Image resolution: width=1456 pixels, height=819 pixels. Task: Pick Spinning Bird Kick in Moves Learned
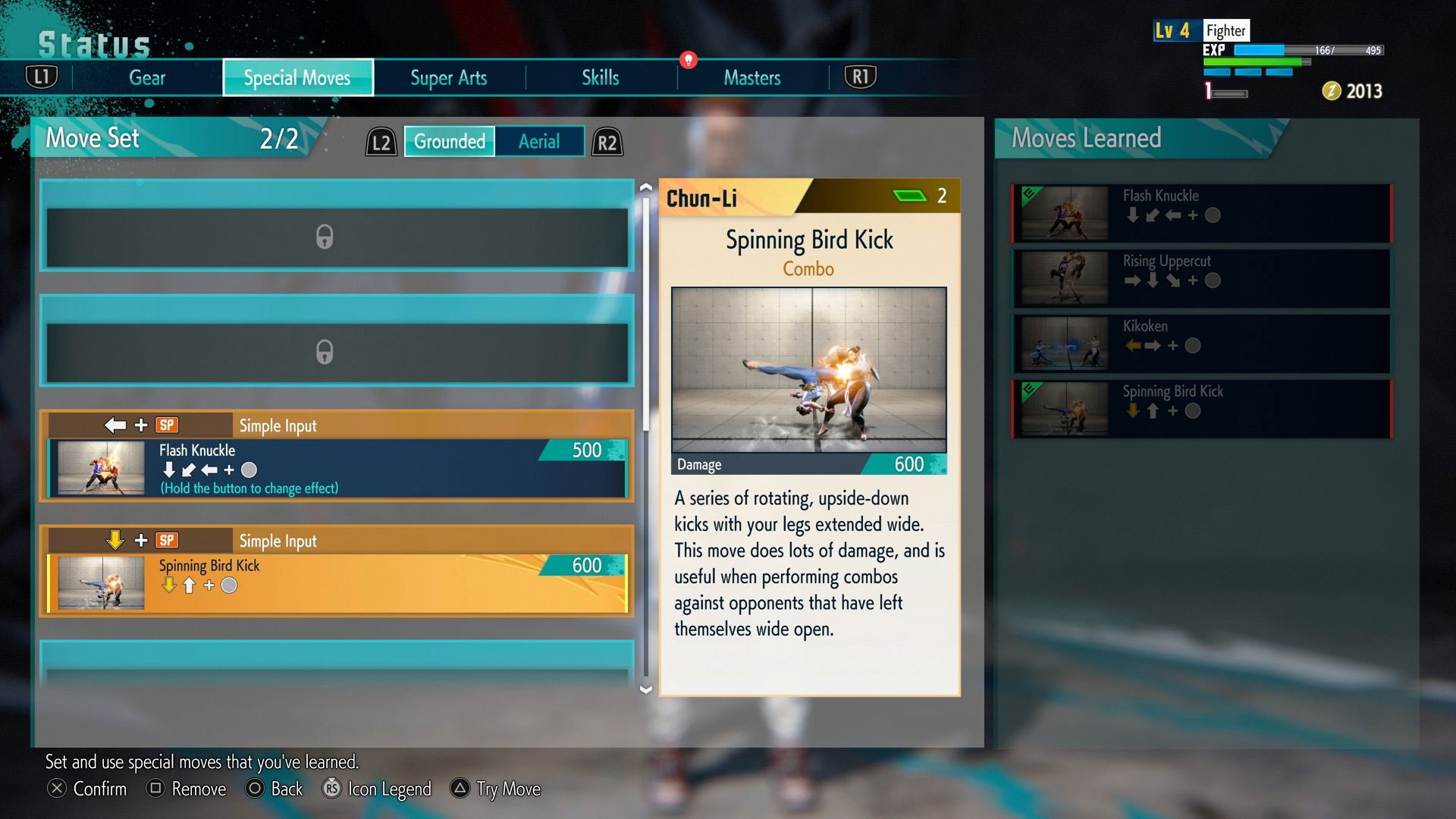[x=1202, y=409]
